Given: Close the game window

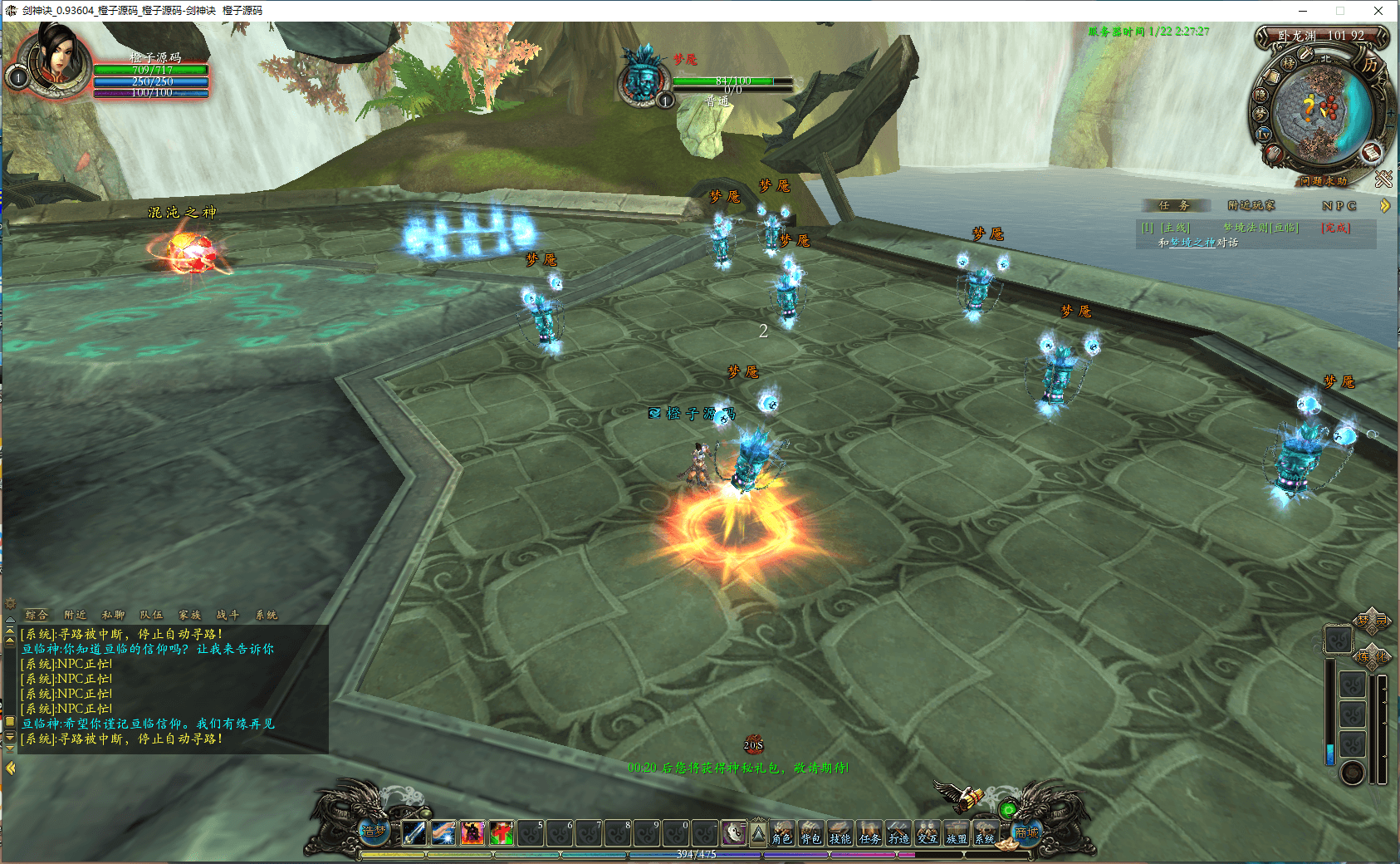Looking at the screenshot, I should pos(1378,11).
